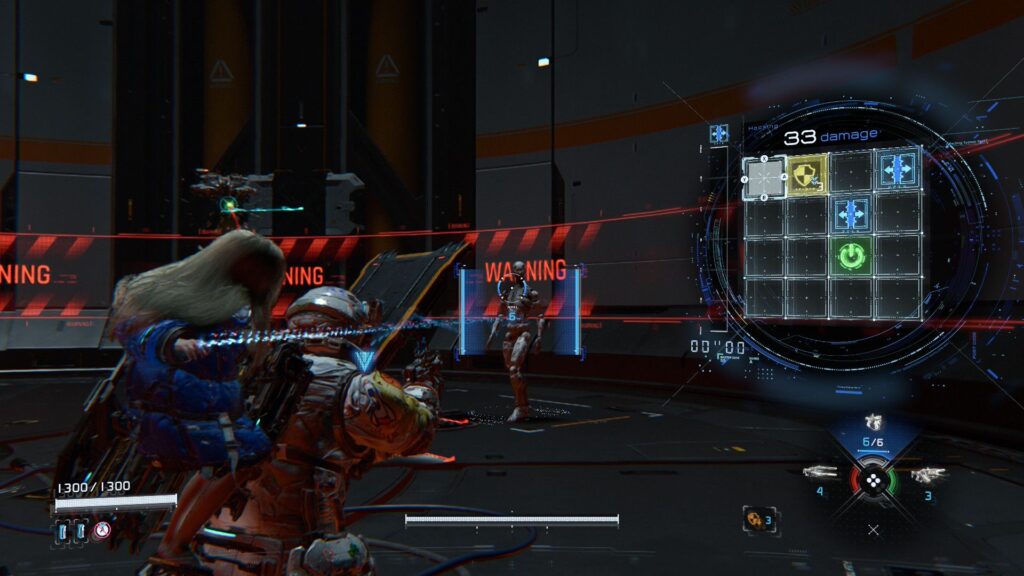
Task: Switch to the right weapon with 3 ammo
Action: click(x=928, y=474)
